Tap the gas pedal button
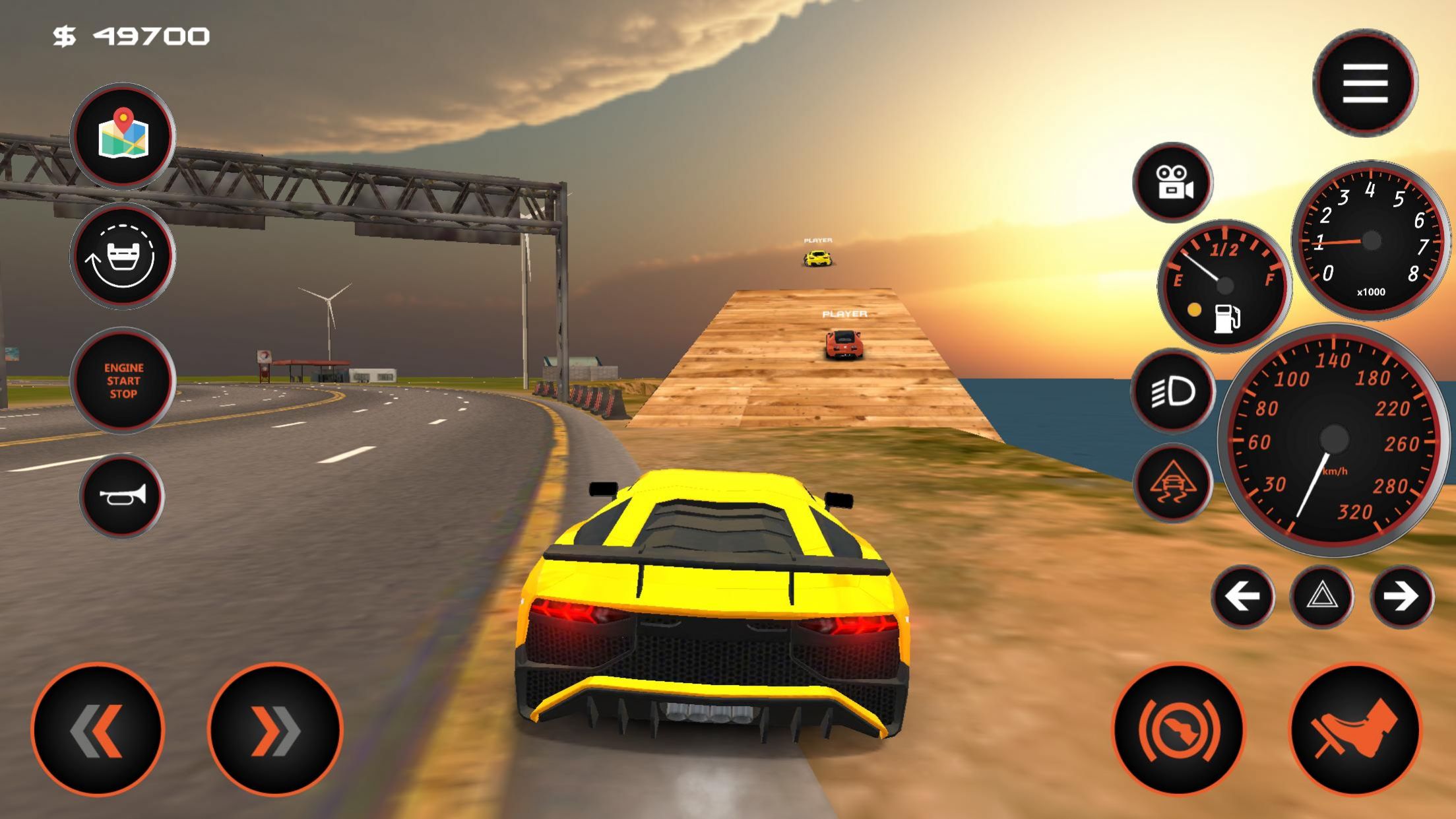The width and height of the screenshot is (1456, 819). pos(1355,729)
